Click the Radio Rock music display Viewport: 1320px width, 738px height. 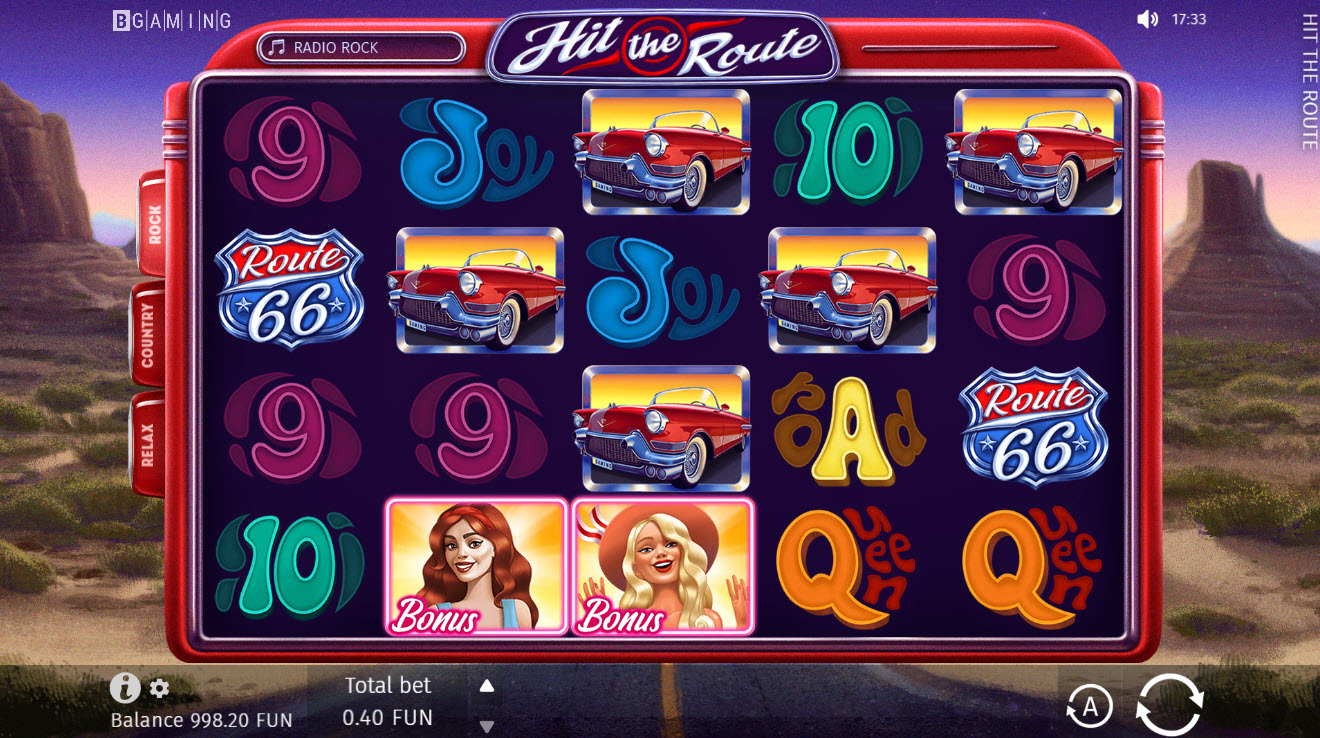click(361, 47)
